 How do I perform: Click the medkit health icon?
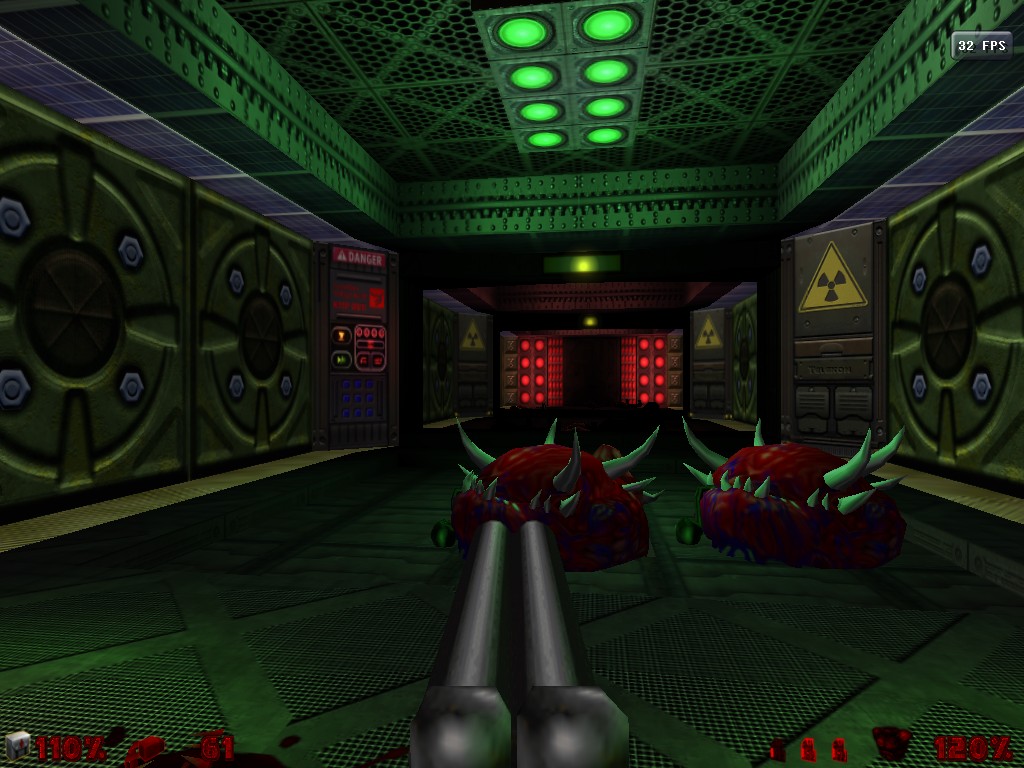click(18, 745)
